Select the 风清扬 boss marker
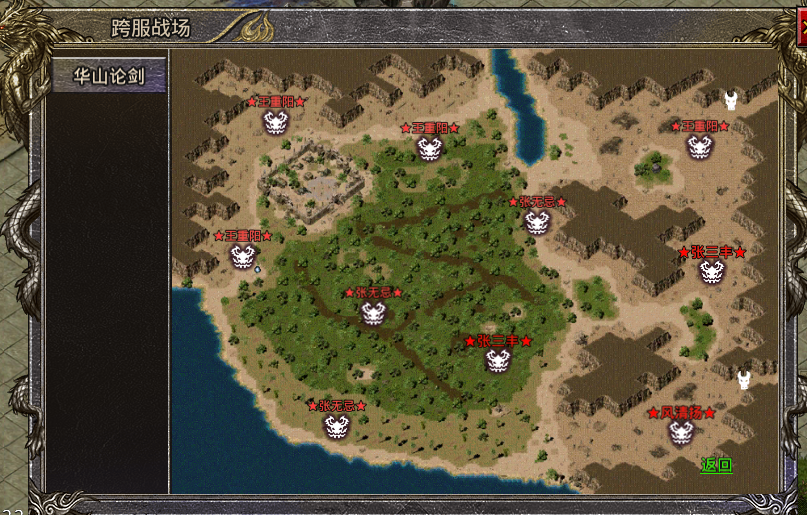The width and height of the screenshot is (807, 515). click(x=682, y=432)
